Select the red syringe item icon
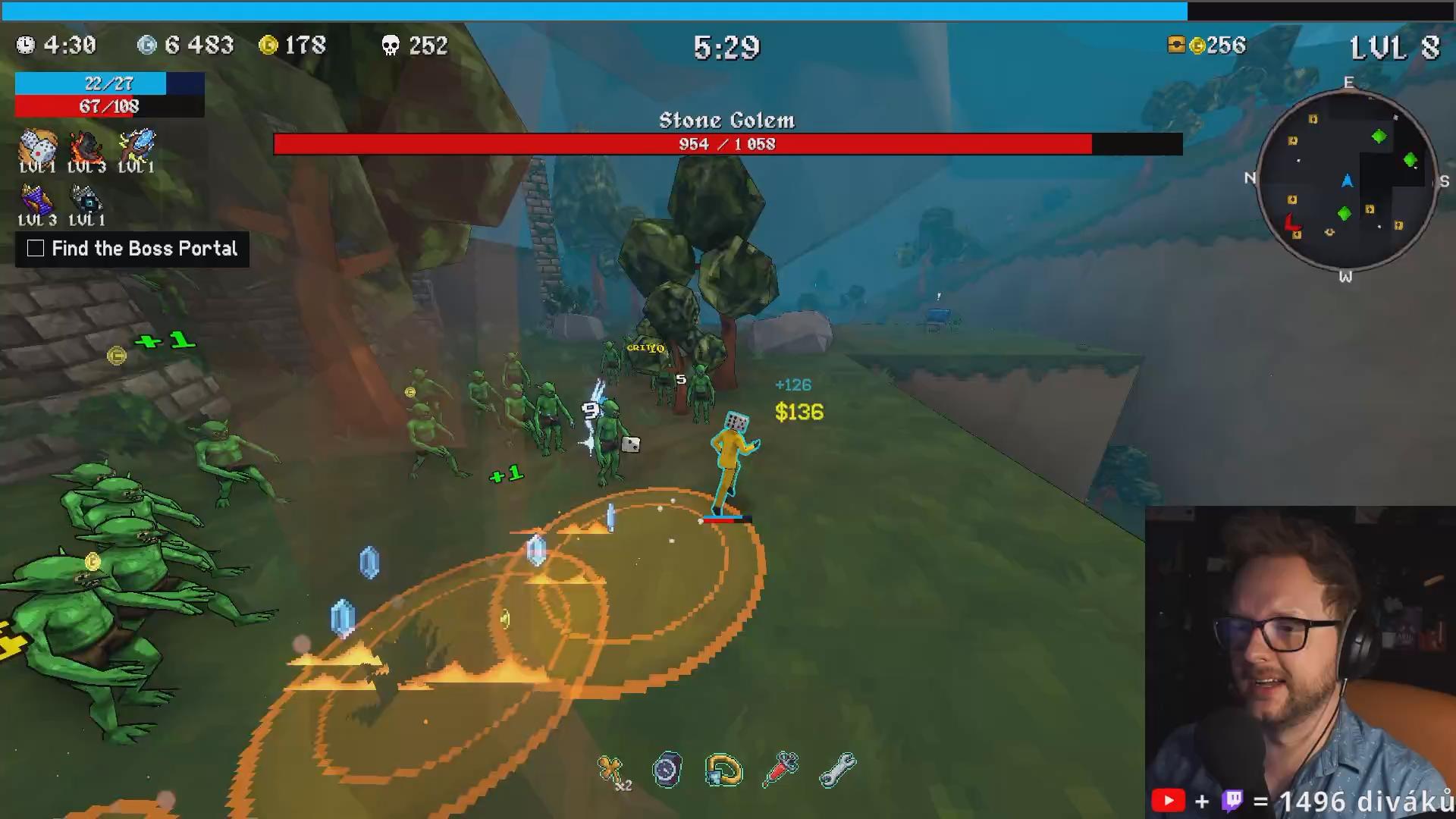 (x=781, y=769)
